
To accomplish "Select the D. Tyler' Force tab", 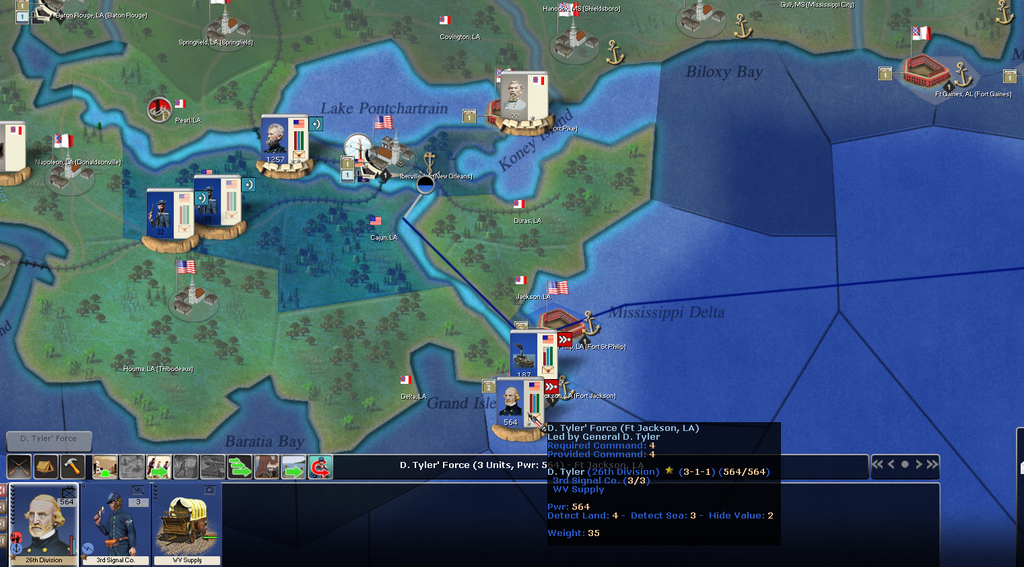I will [x=48, y=437].
